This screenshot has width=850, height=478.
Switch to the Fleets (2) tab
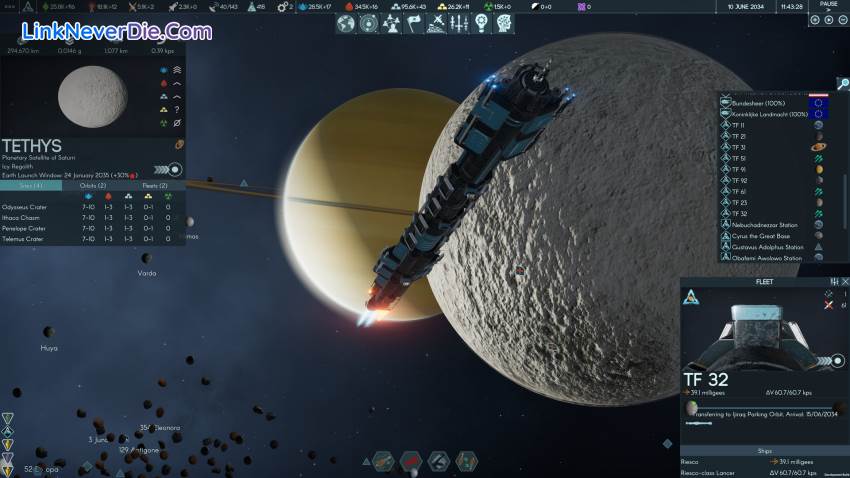click(155, 186)
